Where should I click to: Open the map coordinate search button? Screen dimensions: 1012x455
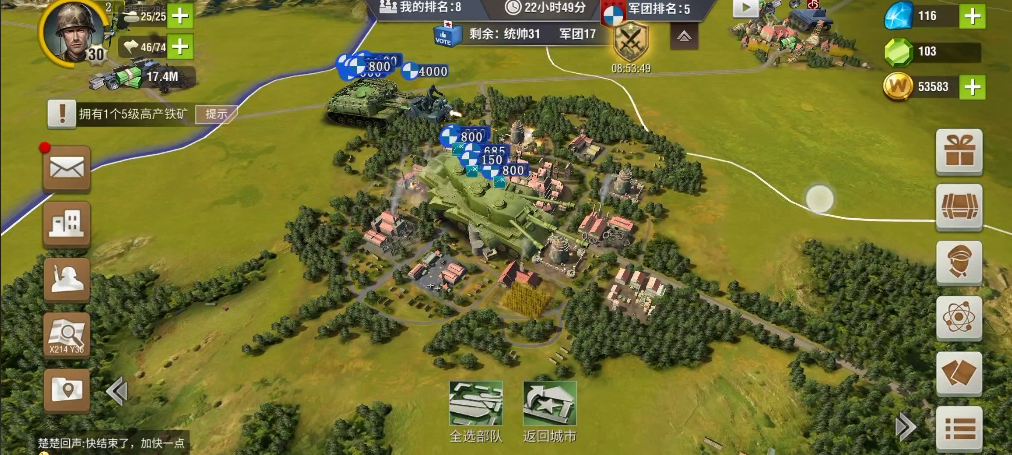[x=67, y=335]
